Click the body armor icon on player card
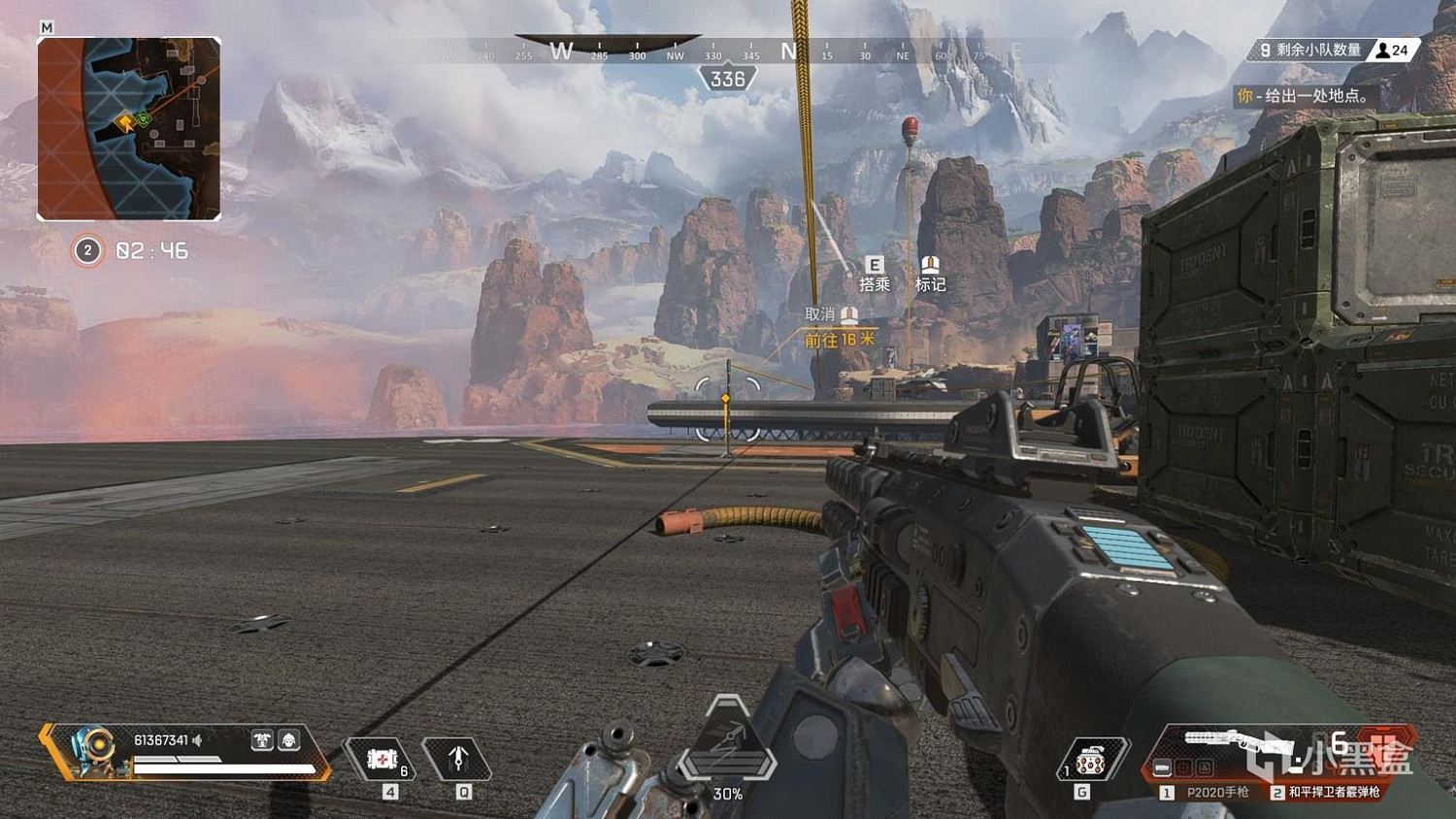 pos(262,740)
